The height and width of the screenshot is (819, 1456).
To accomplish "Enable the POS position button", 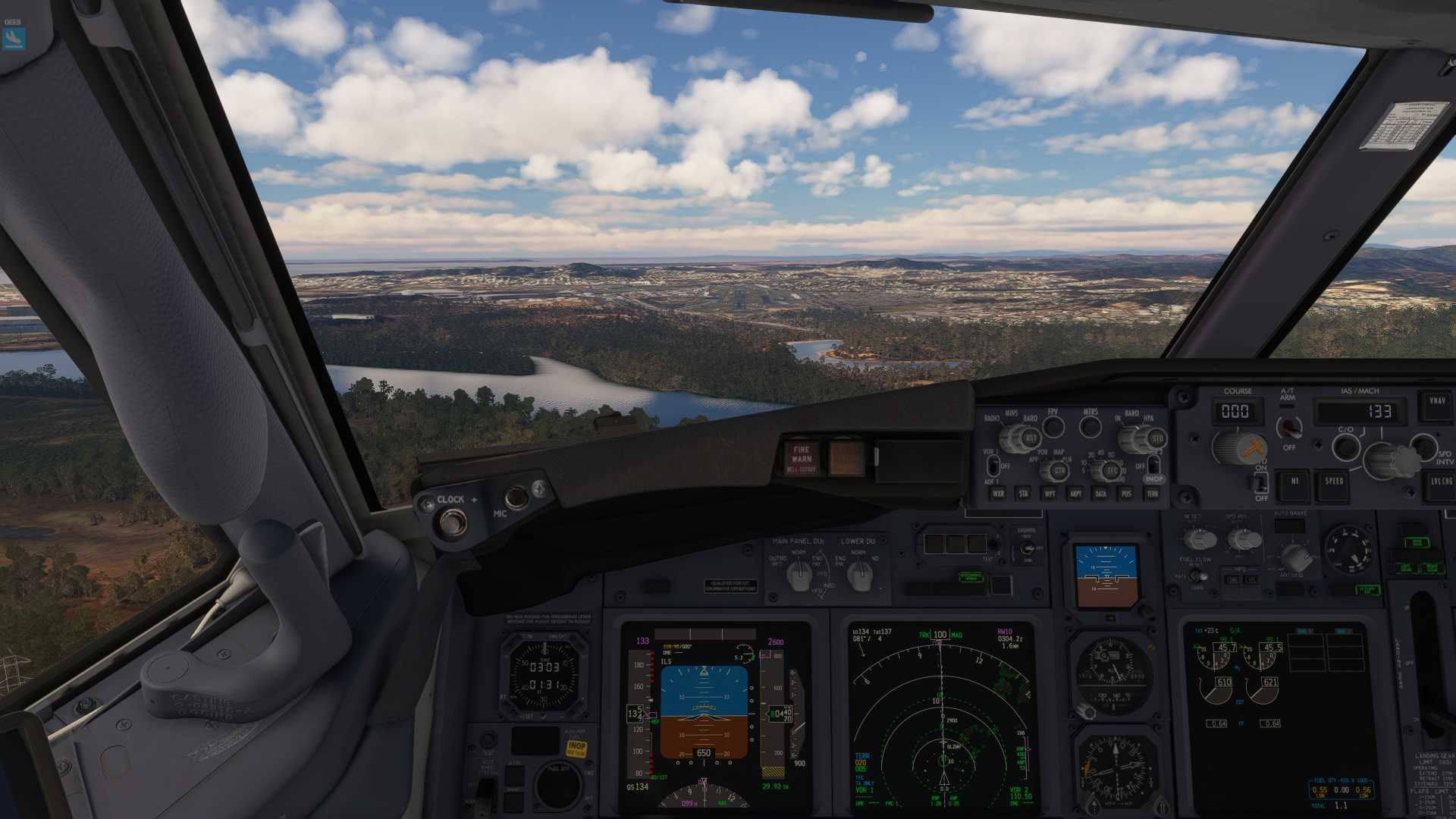I will click(1126, 494).
